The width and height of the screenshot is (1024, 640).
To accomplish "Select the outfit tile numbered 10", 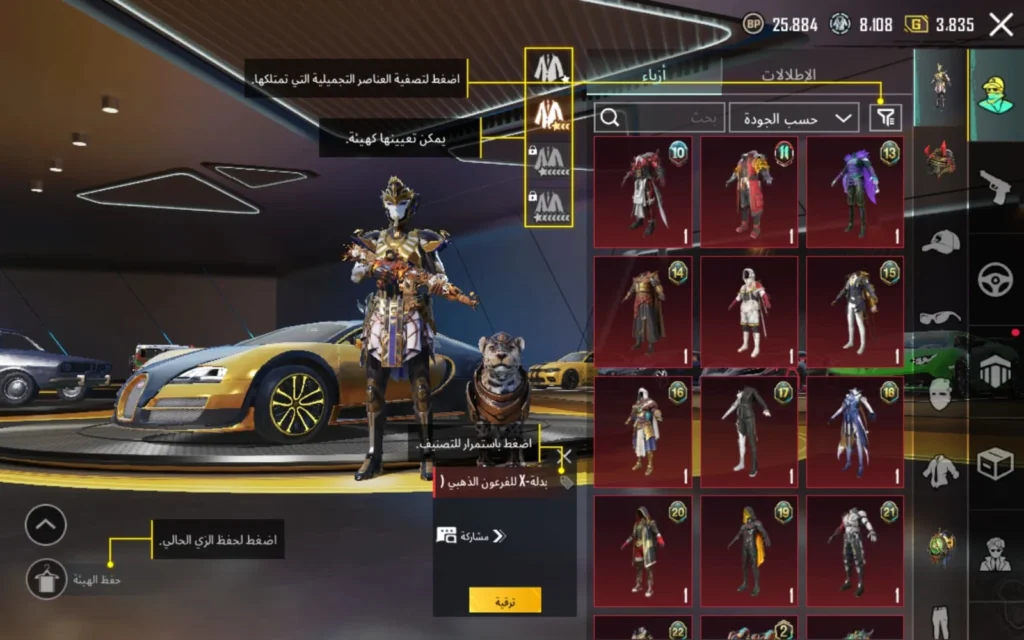I will coord(642,192).
